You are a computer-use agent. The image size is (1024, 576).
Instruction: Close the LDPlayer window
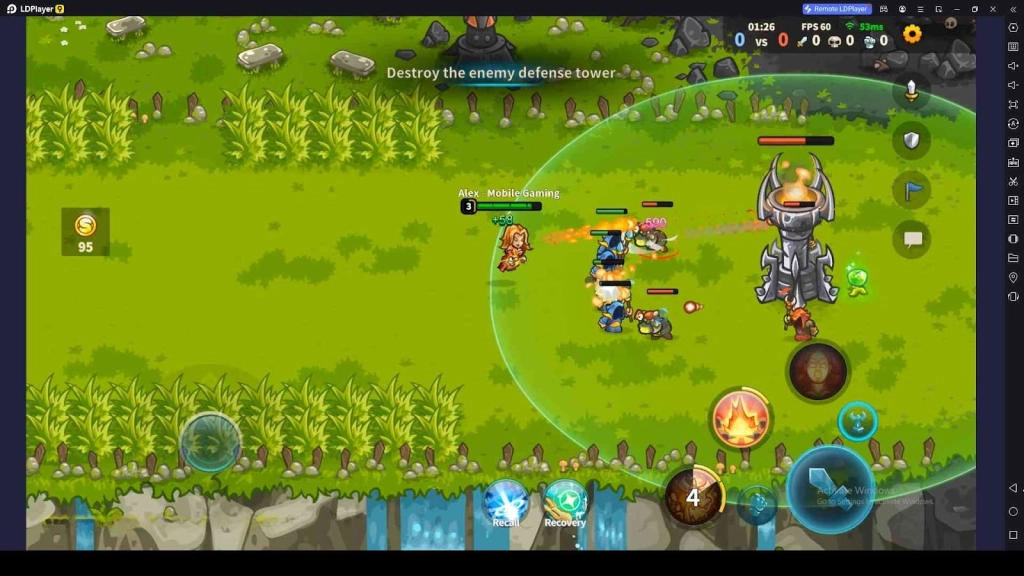(x=992, y=9)
